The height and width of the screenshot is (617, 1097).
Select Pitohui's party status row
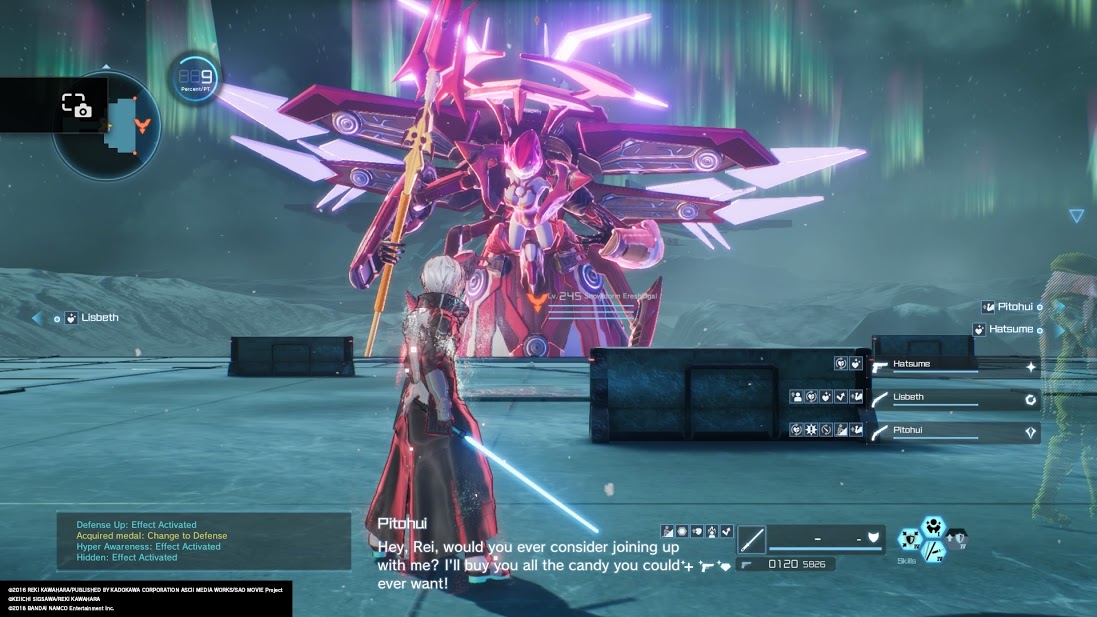[x=953, y=432]
